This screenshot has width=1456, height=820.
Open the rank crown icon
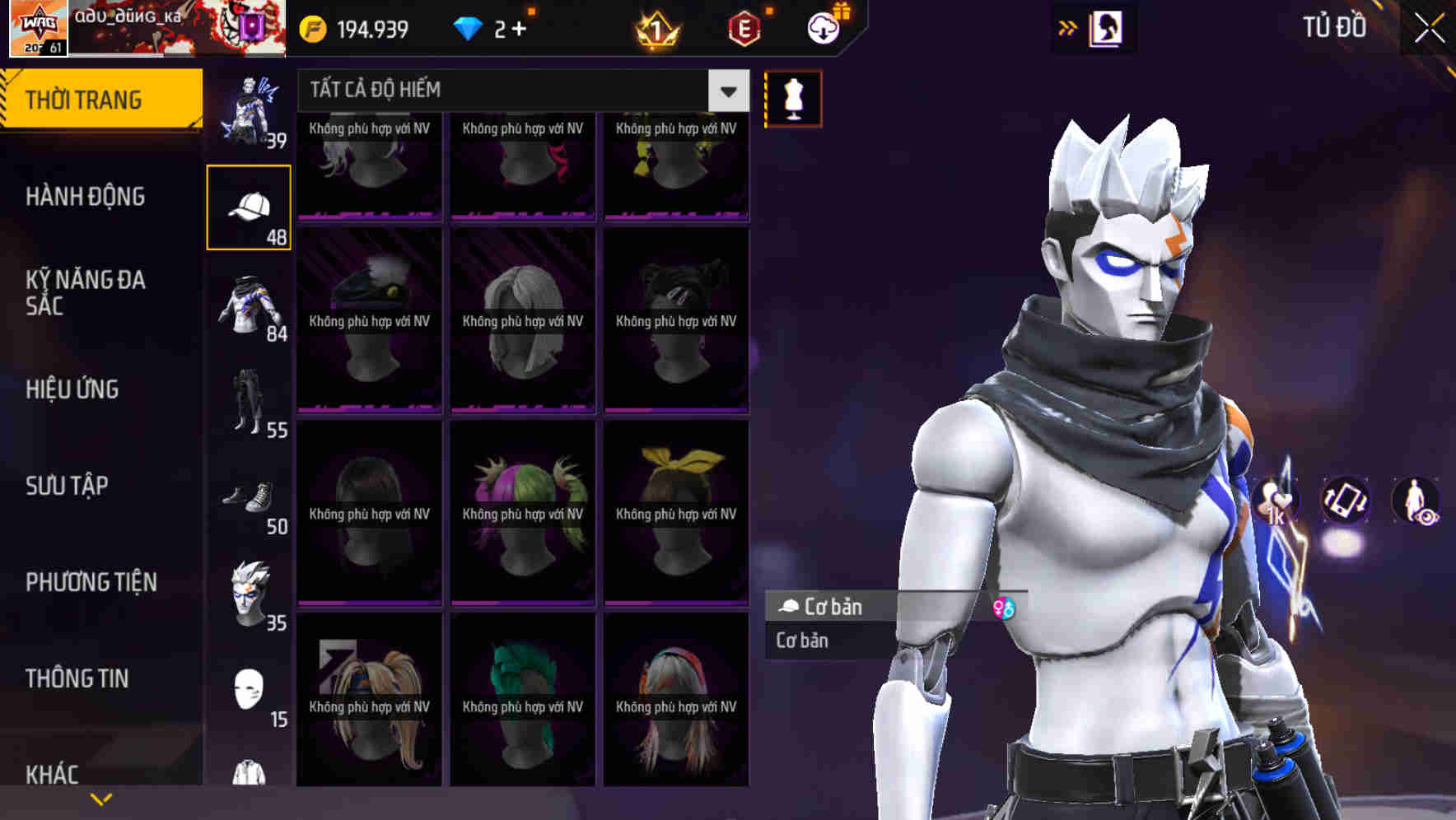pyautogui.click(x=653, y=27)
